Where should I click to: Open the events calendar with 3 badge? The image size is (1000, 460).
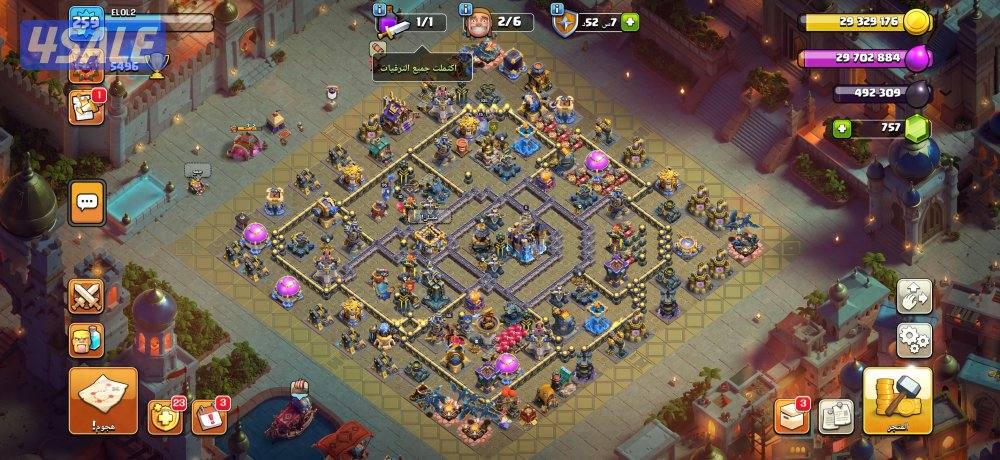point(207,416)
